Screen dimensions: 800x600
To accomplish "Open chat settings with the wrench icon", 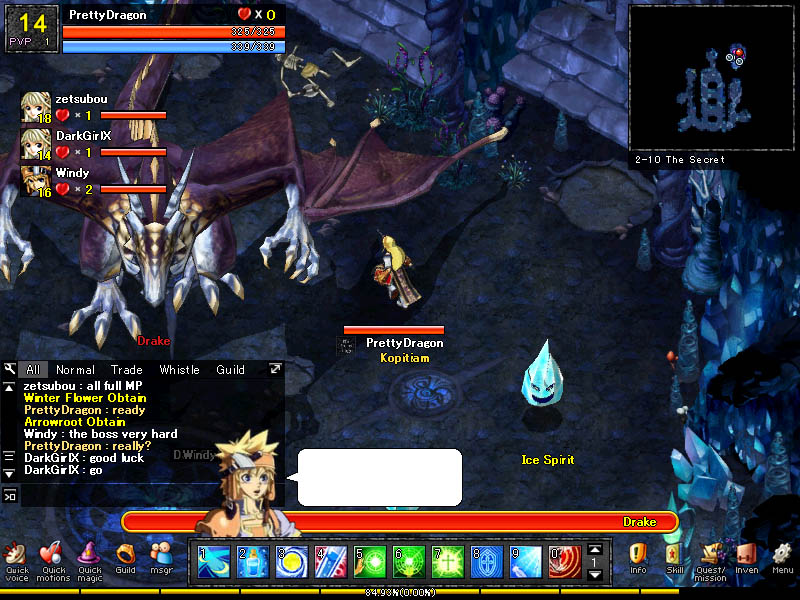I will pyautogui.click(x=9, y=370).
